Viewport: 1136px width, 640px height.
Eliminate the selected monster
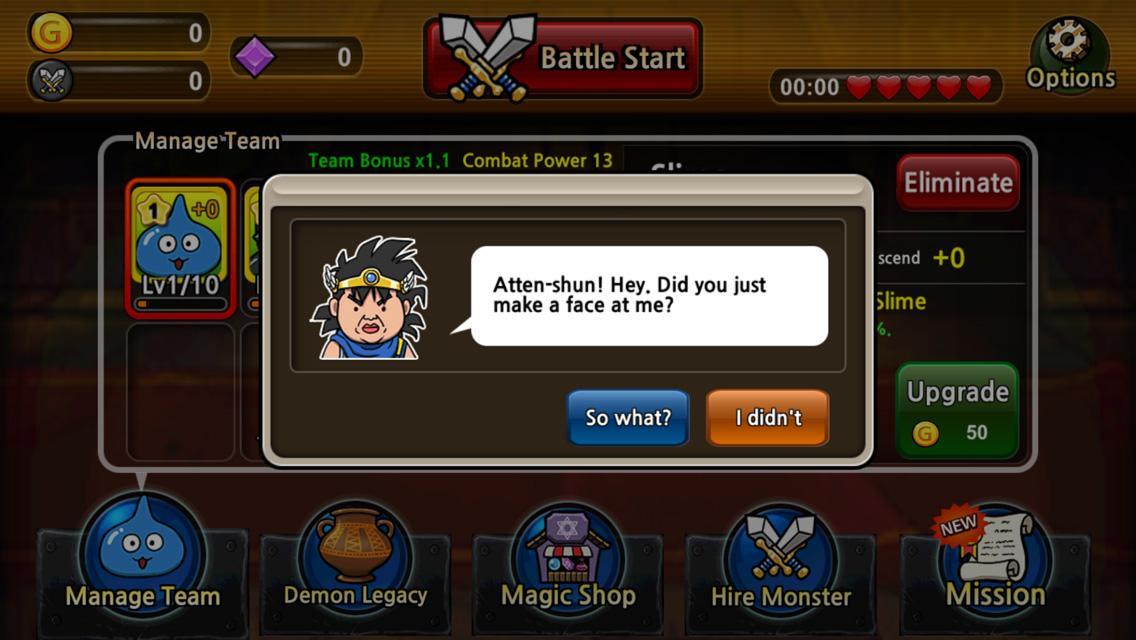coord(957,182)
